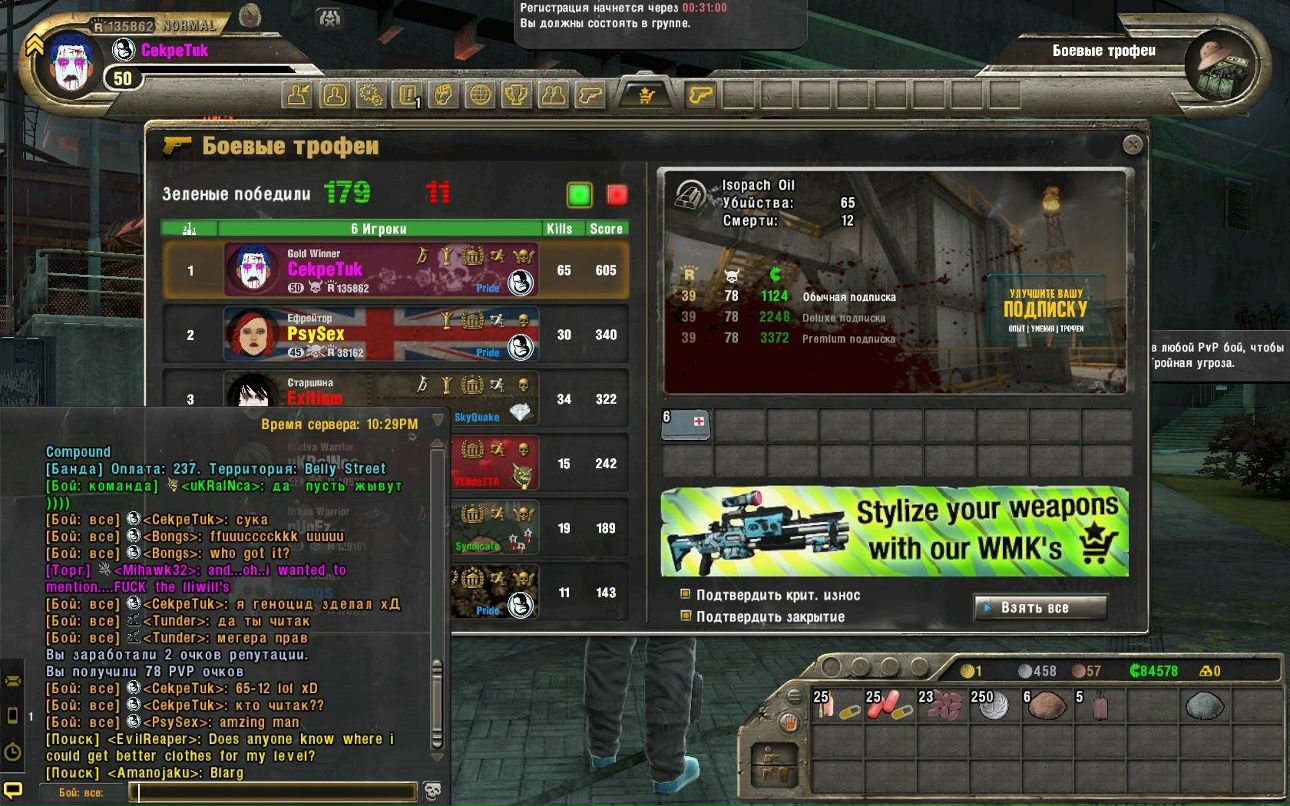
Task: Select PsySex's row in the scoreboard
Action: (x=396, y=335)
